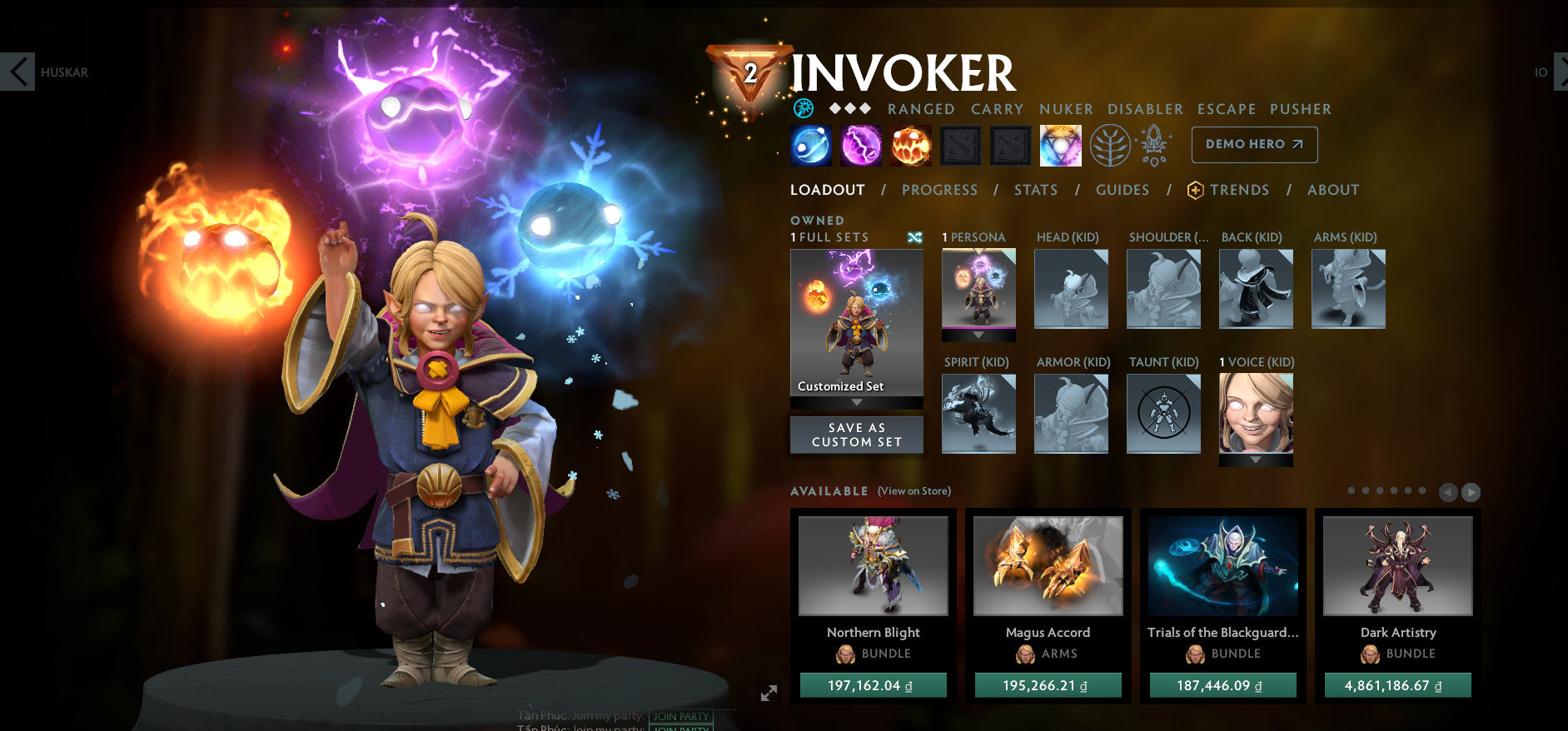Select the Quas ability icon
Image resolution: width=1568 pixels, height=731 pixels.
tap(809, 144)
